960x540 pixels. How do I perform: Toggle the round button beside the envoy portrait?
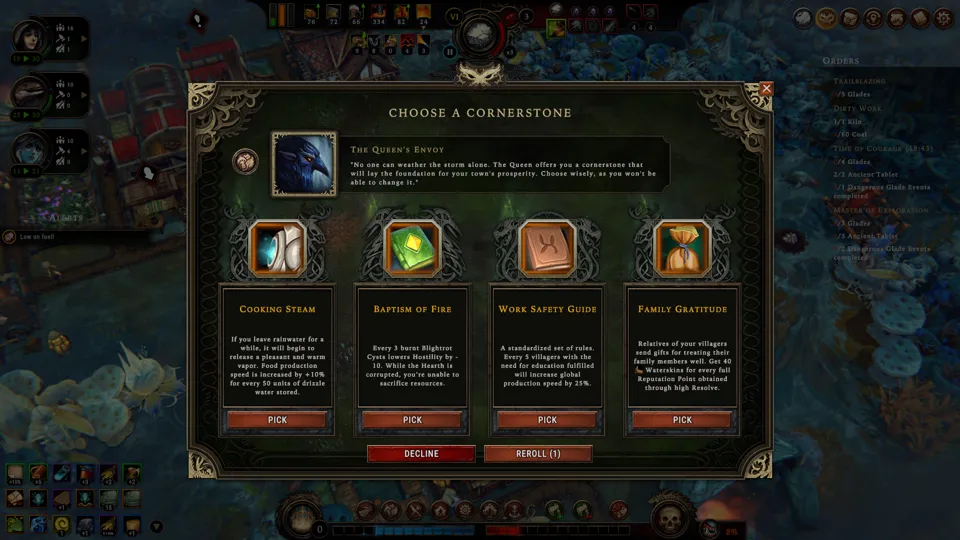(x=245, y=161)
